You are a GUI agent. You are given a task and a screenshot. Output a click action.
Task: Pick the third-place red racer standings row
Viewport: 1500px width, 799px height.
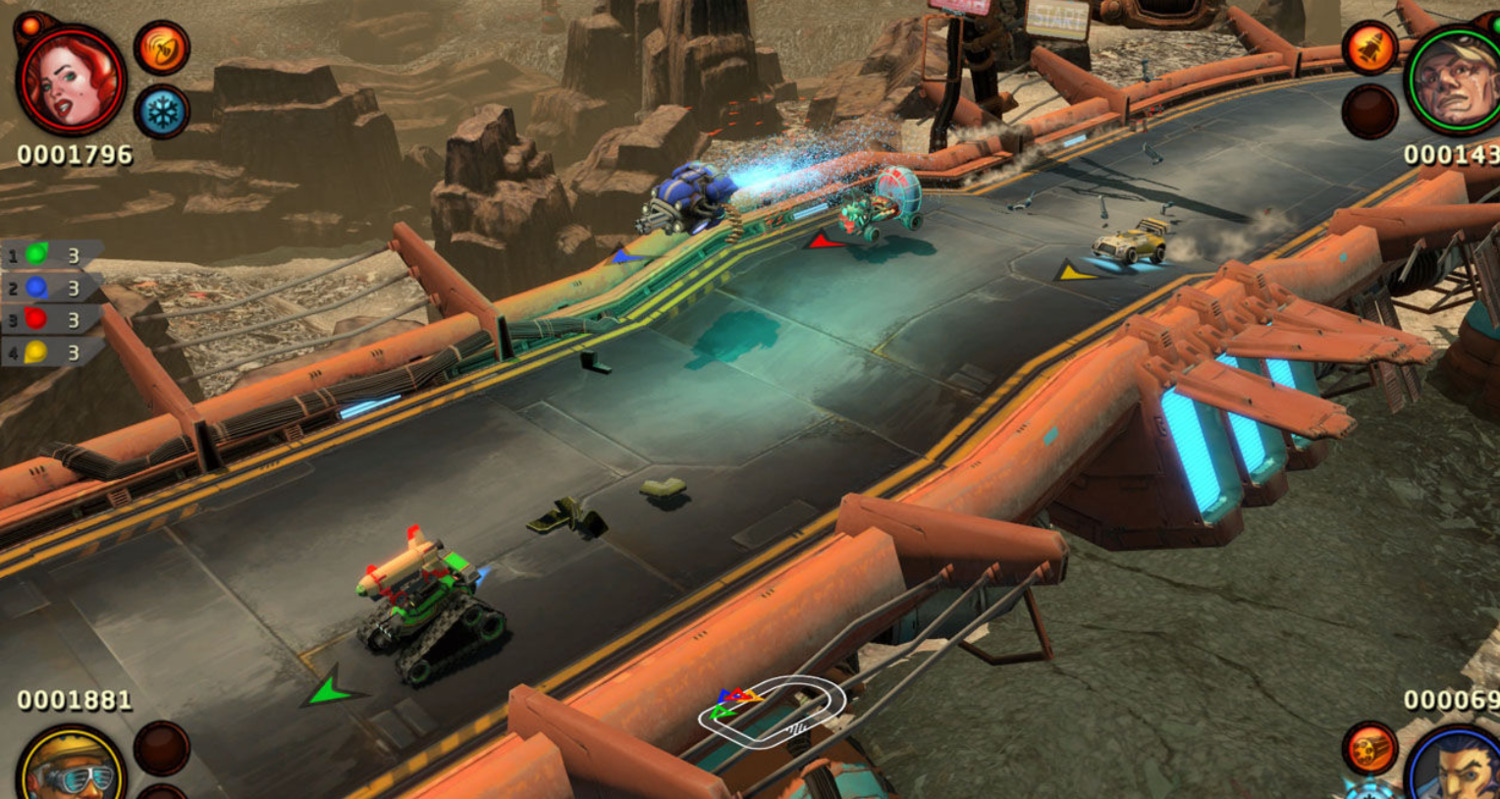click(x=52, y=320)
